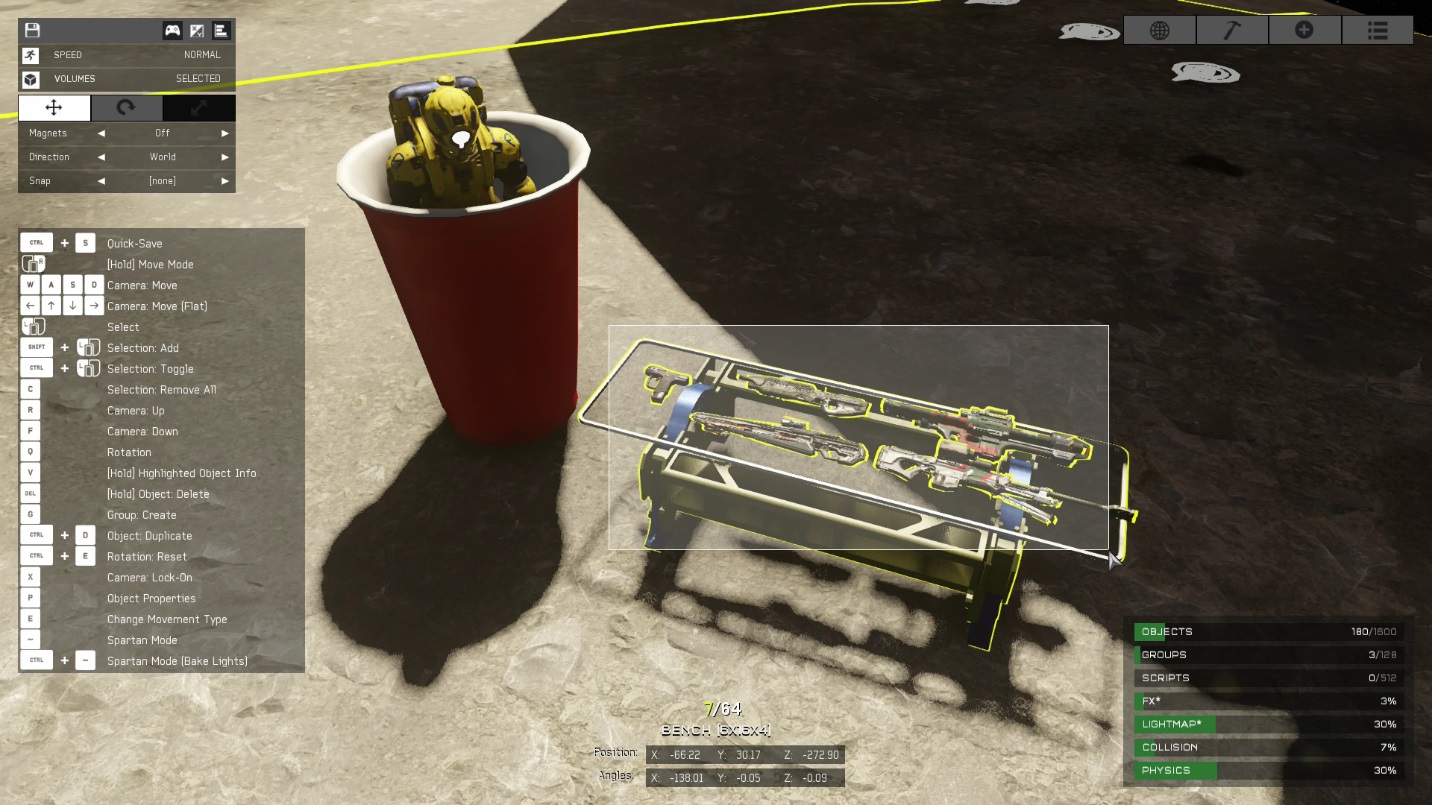This screenshot has height=805, width=1432.
Task: Cycle Magnets setting with the left arrow
Action: [101, 133]
